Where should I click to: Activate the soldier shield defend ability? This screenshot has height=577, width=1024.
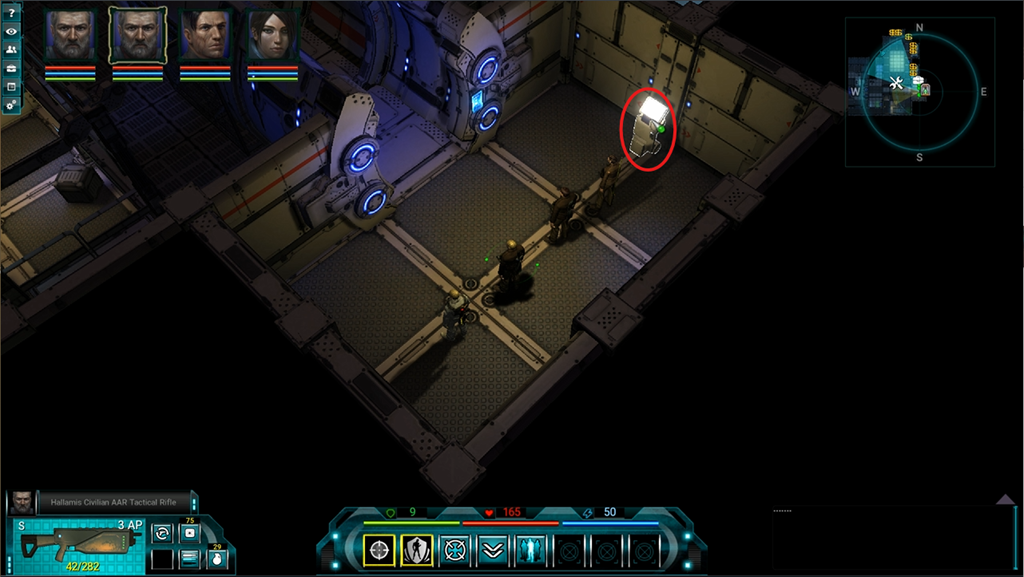click(416, 549)
